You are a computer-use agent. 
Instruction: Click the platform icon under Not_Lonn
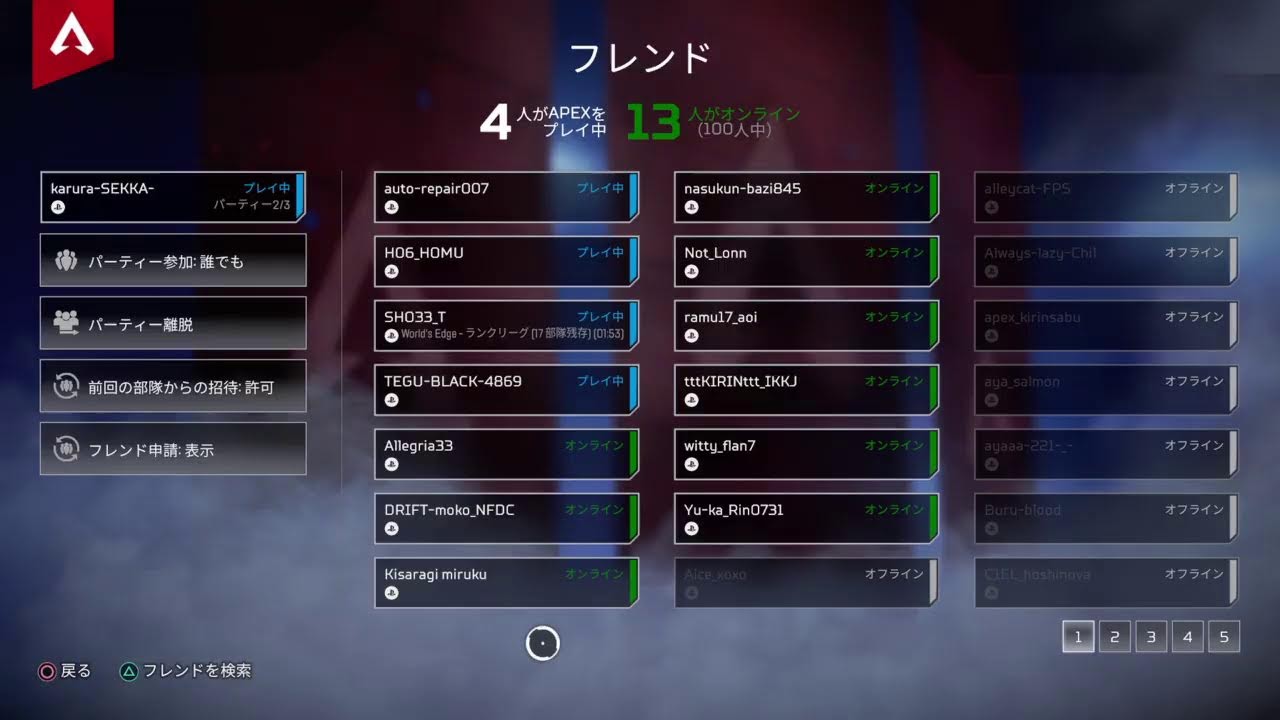tap(689, 270)
